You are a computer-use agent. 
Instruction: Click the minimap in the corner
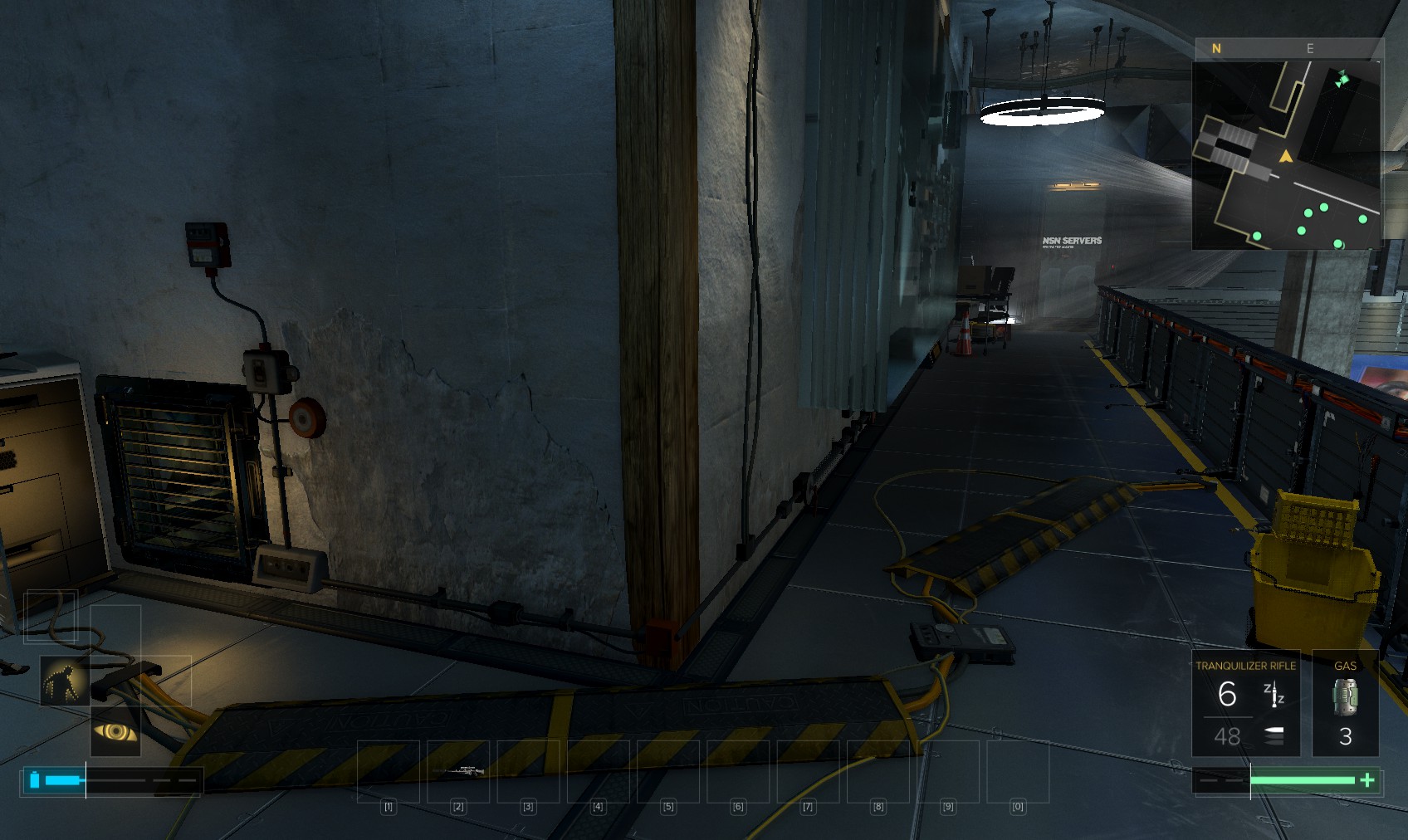pyautogui.click(x=1286, y=155)
